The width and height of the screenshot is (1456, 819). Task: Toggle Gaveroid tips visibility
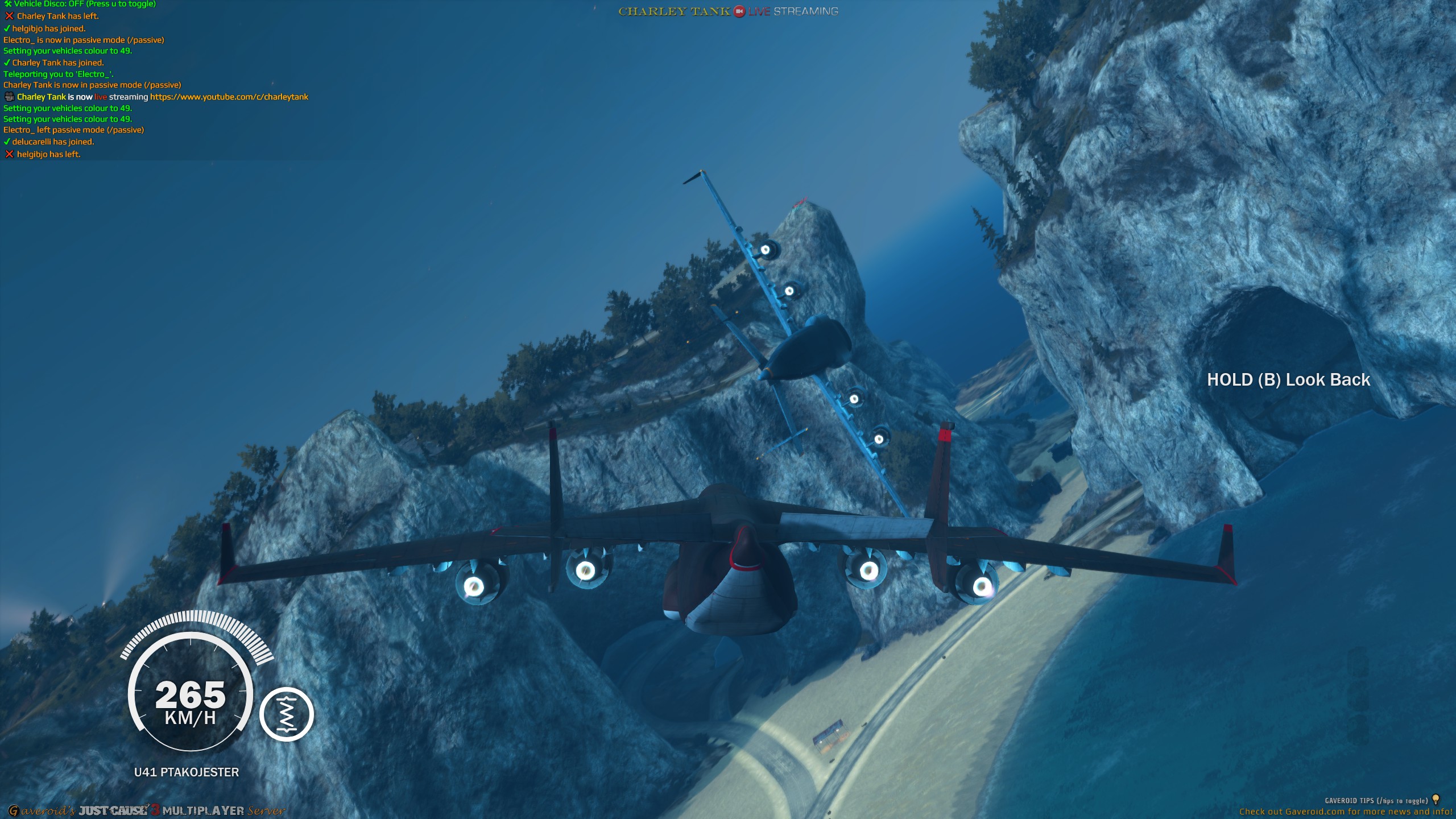(1348, 799)
